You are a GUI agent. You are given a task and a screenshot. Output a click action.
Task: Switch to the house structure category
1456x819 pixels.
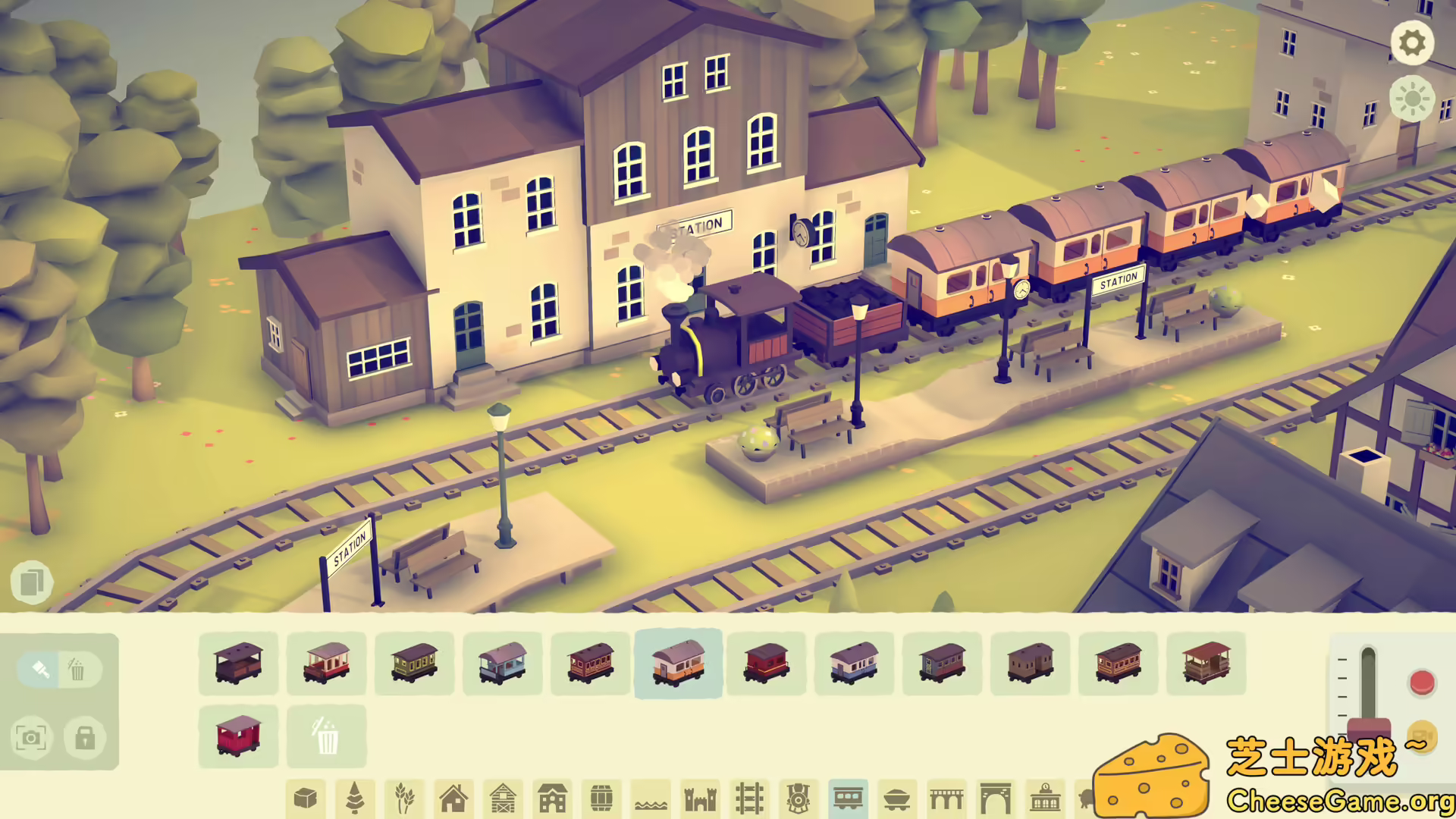(x=454, y=799)
